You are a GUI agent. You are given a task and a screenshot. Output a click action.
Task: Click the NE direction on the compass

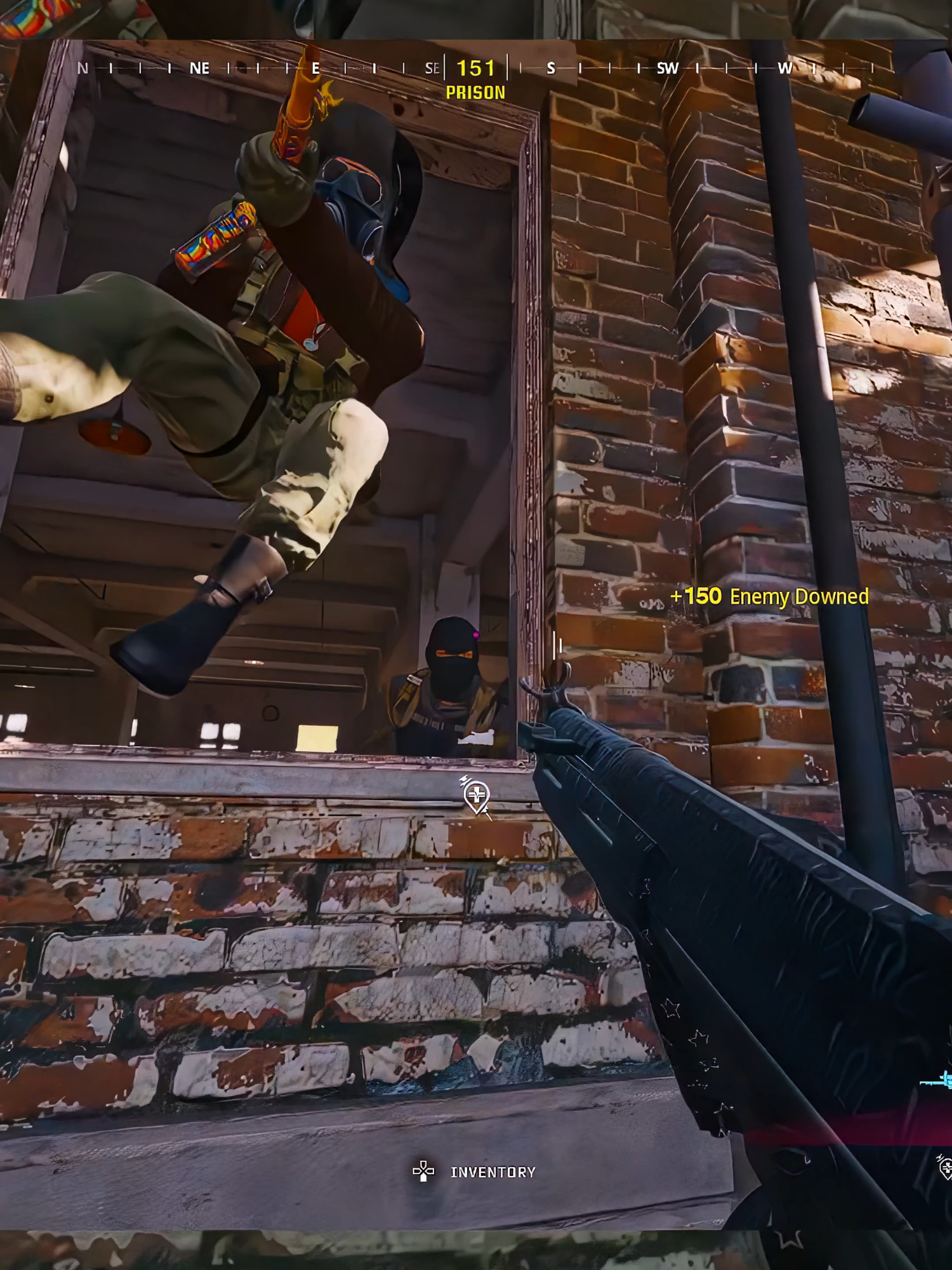point(200,68)
